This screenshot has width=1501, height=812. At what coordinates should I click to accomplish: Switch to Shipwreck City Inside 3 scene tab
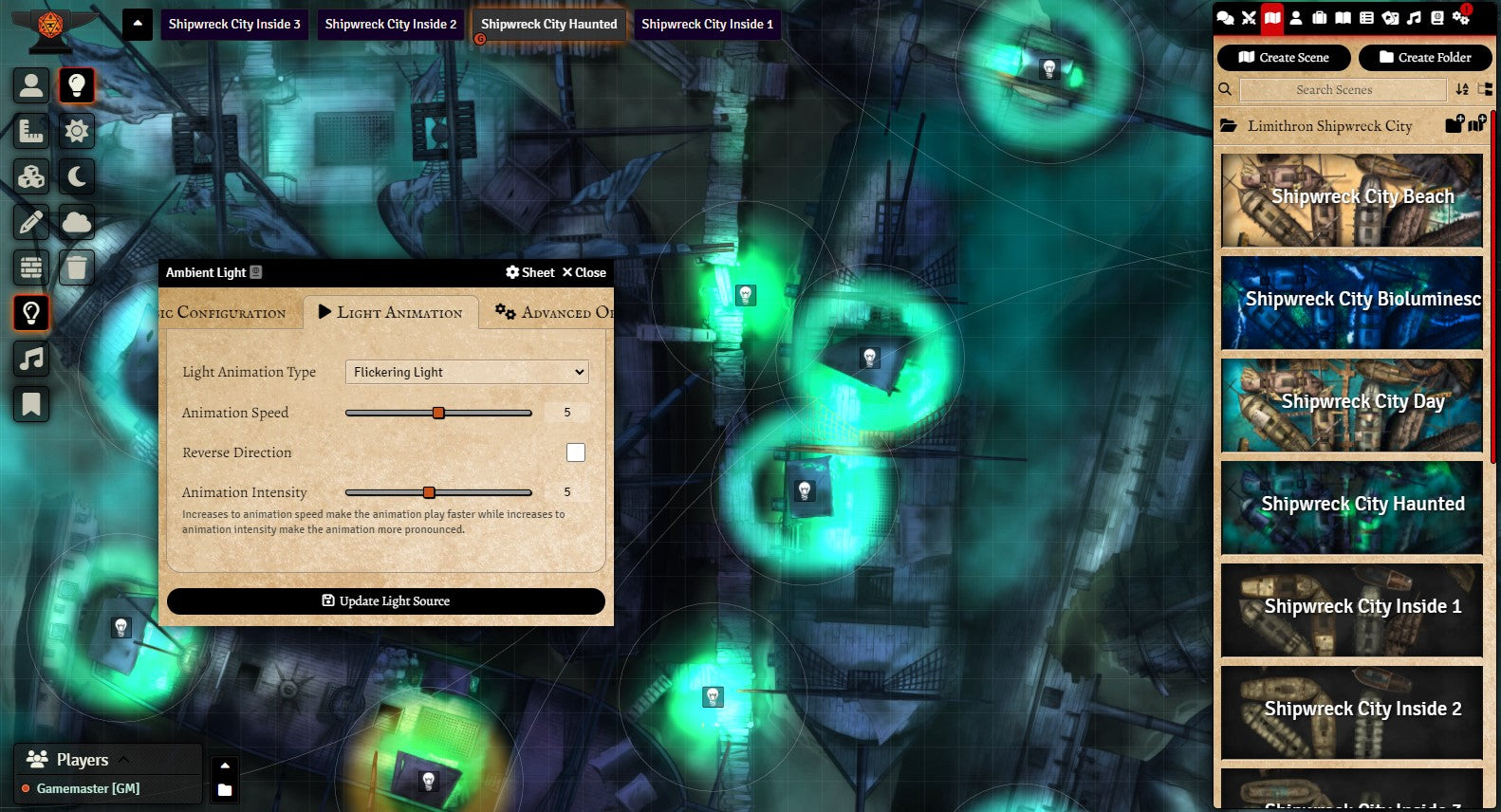coord(234,25)
